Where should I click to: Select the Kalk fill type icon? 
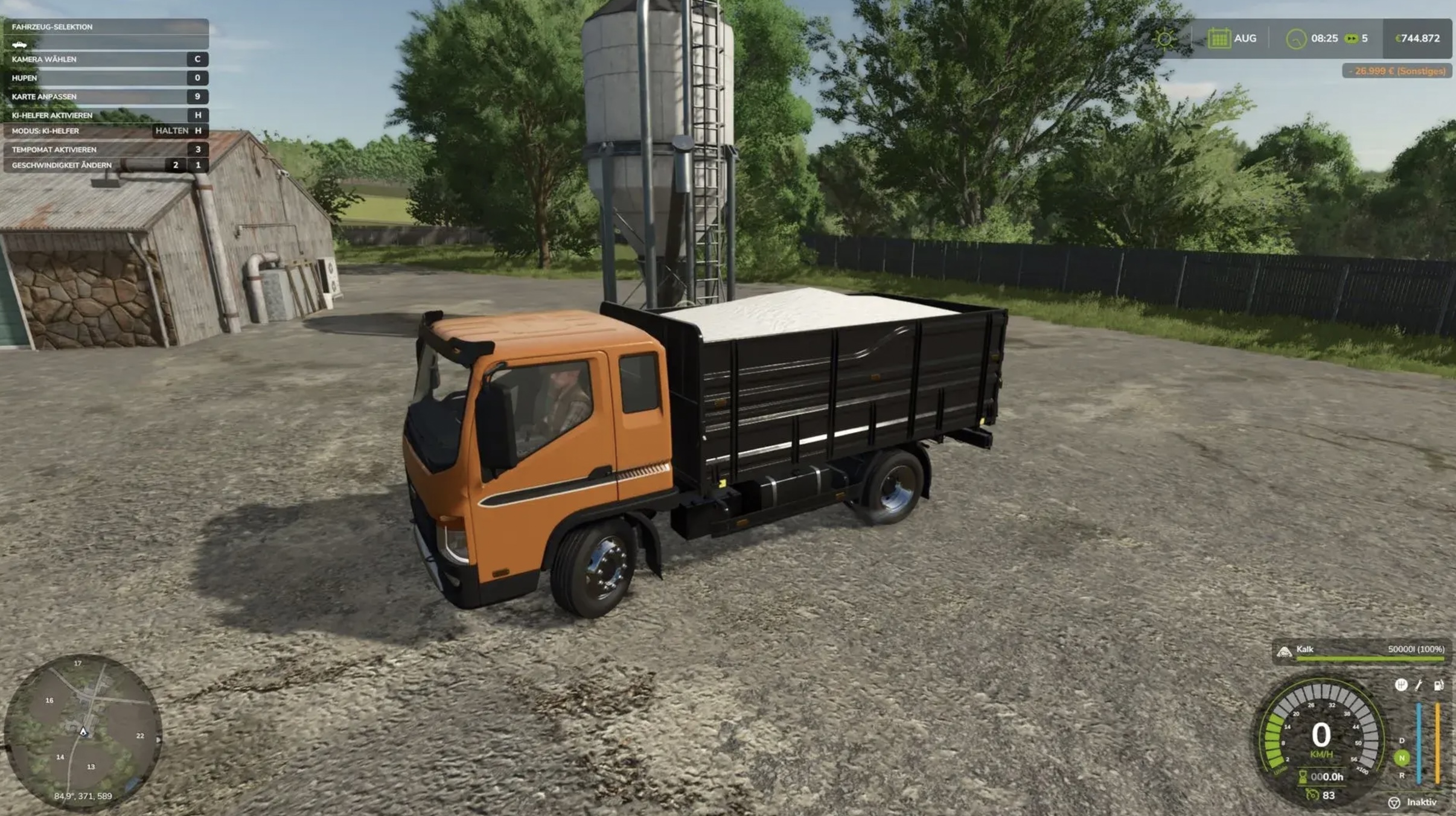point(1284,652)
